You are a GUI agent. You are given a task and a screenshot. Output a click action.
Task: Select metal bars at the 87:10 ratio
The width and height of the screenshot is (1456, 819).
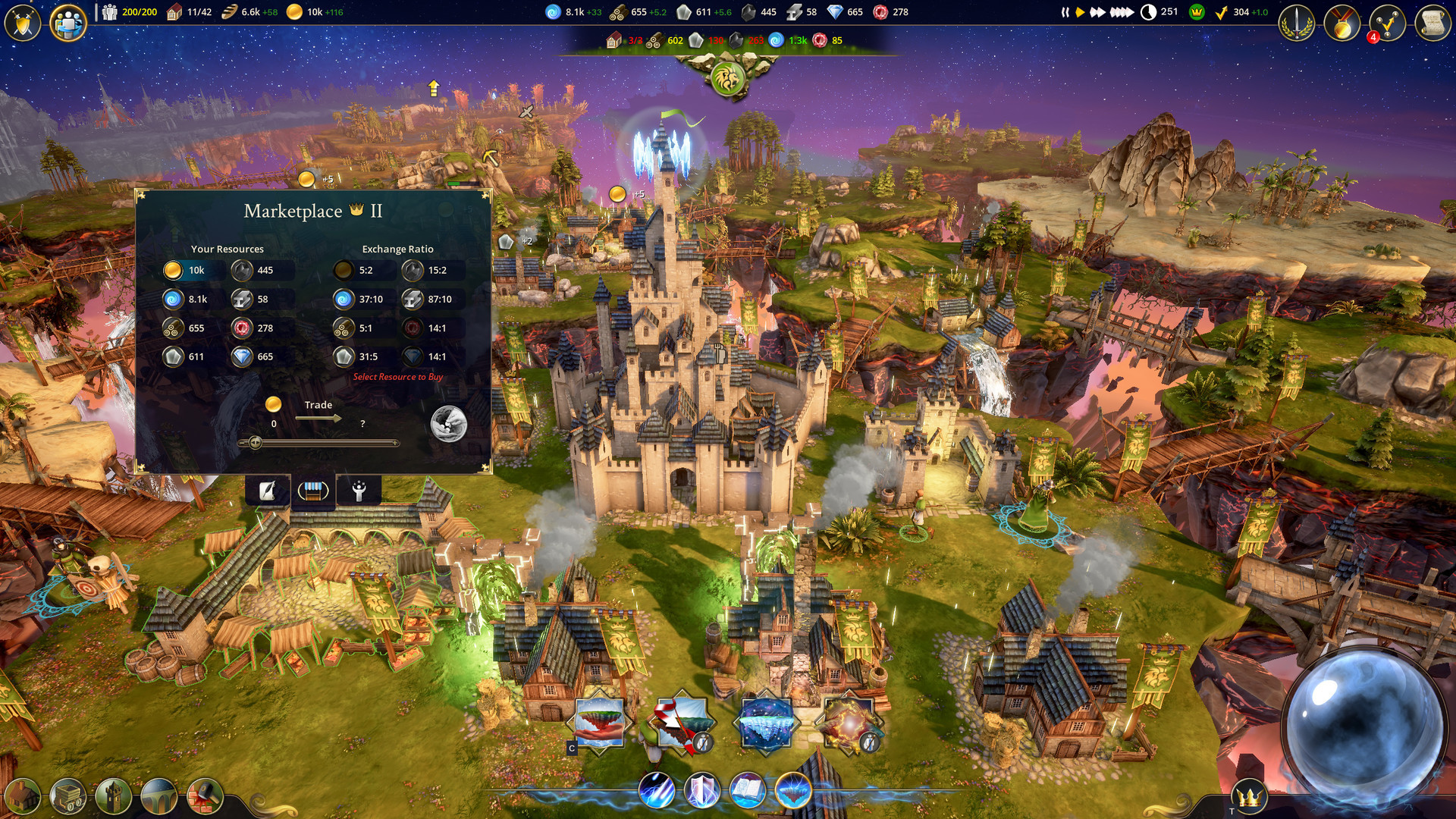coord(413,300)
